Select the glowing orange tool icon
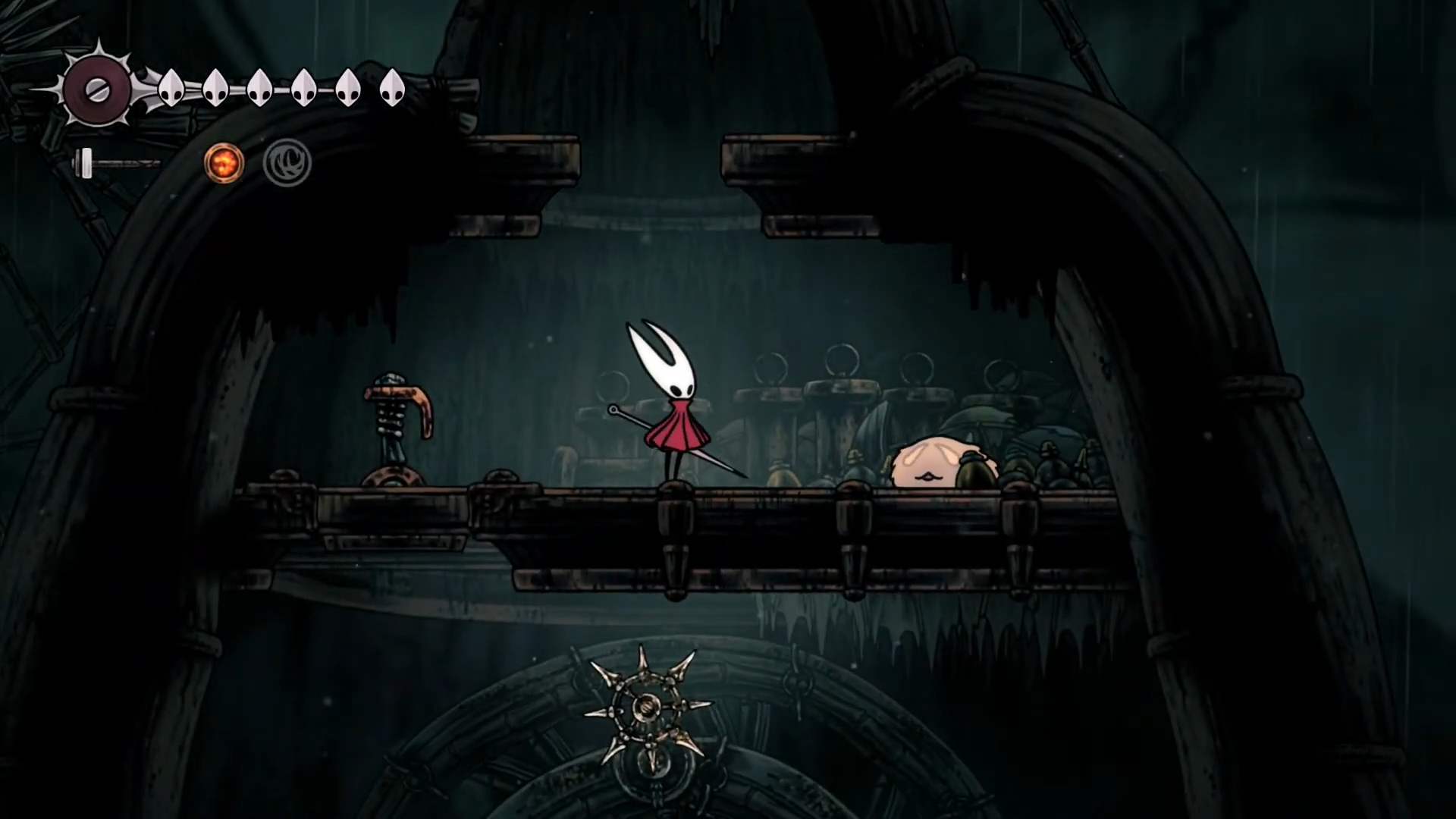Image resolution: width=1456 pixels, height=819 pixels. [x=224, y=163]
